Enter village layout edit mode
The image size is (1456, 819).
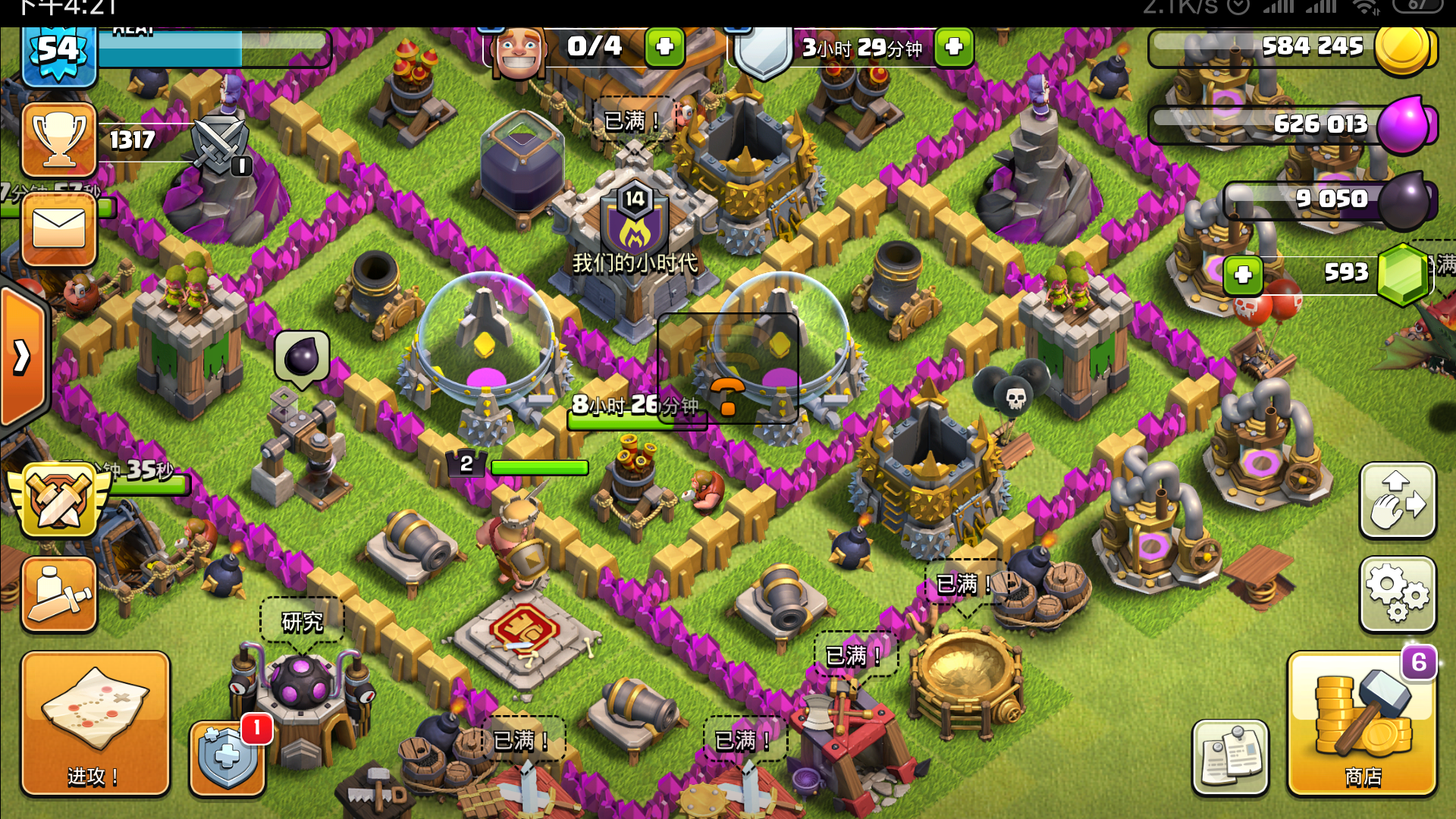tap(1398, 500)
